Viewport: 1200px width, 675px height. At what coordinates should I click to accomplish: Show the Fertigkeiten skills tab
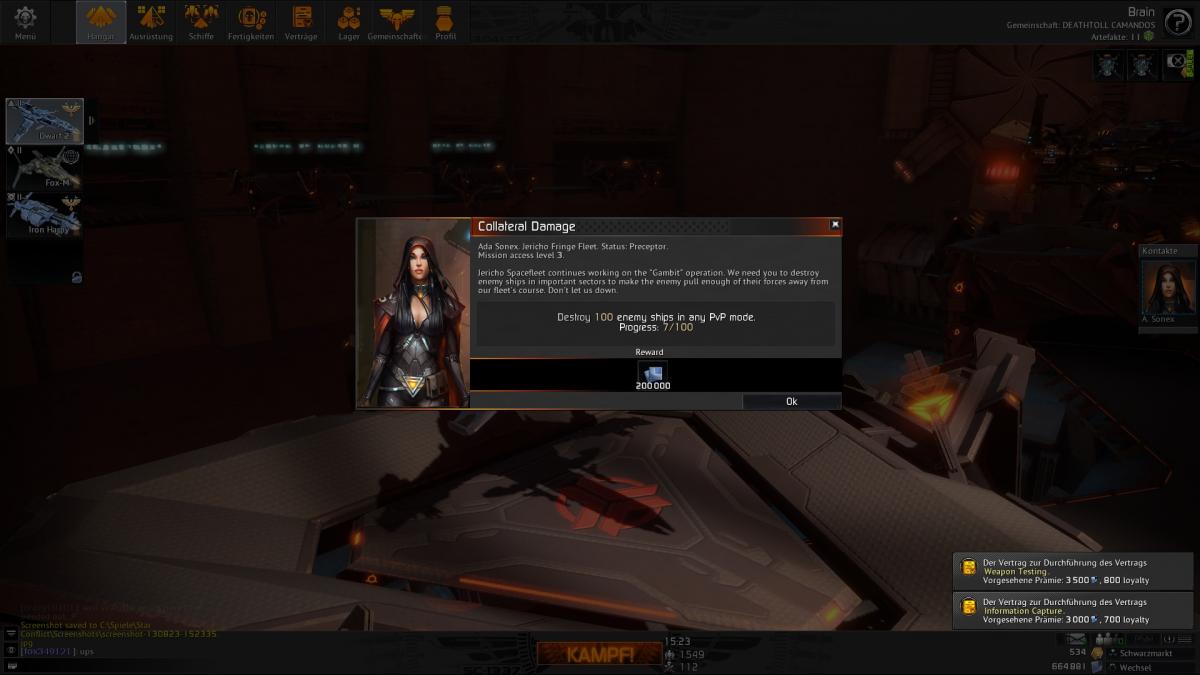(x=250, y=22)
